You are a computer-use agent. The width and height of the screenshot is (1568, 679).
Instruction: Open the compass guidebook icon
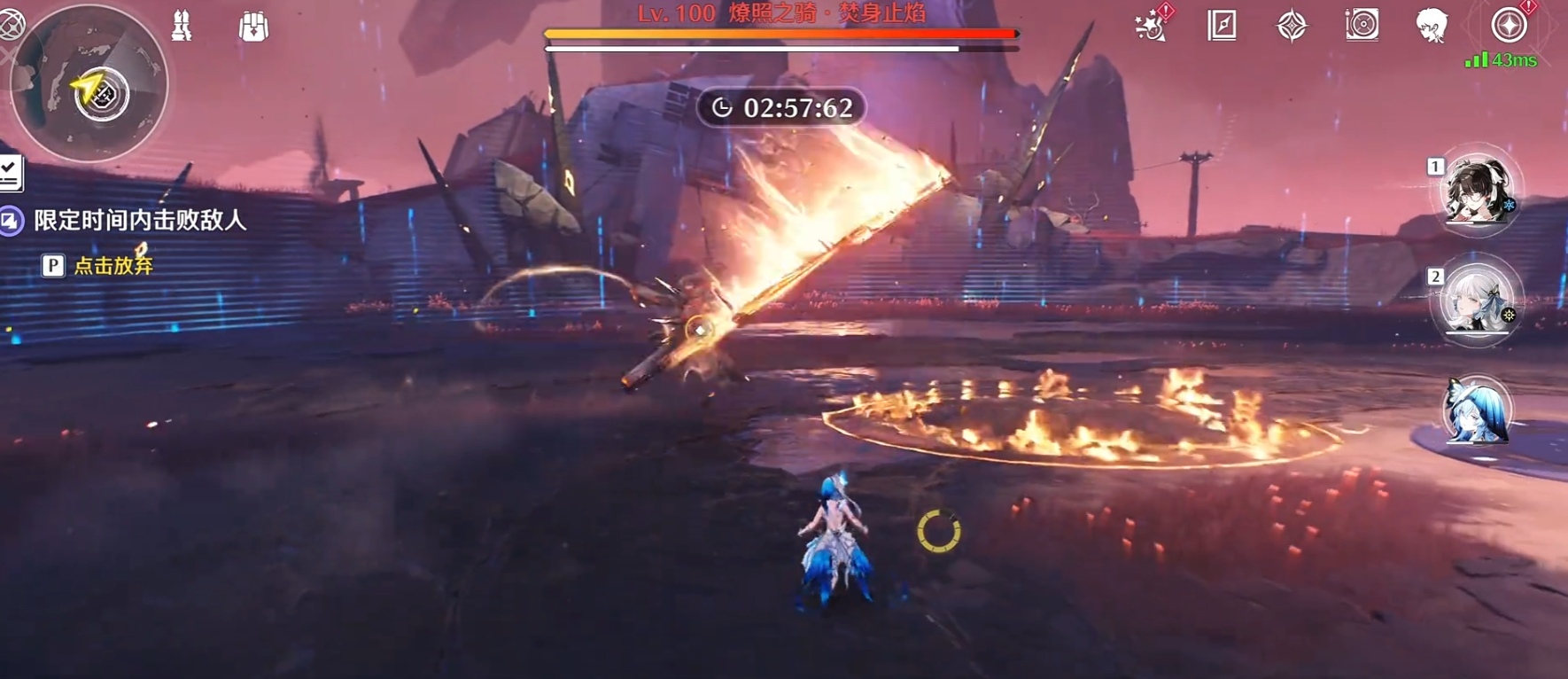1222,26
